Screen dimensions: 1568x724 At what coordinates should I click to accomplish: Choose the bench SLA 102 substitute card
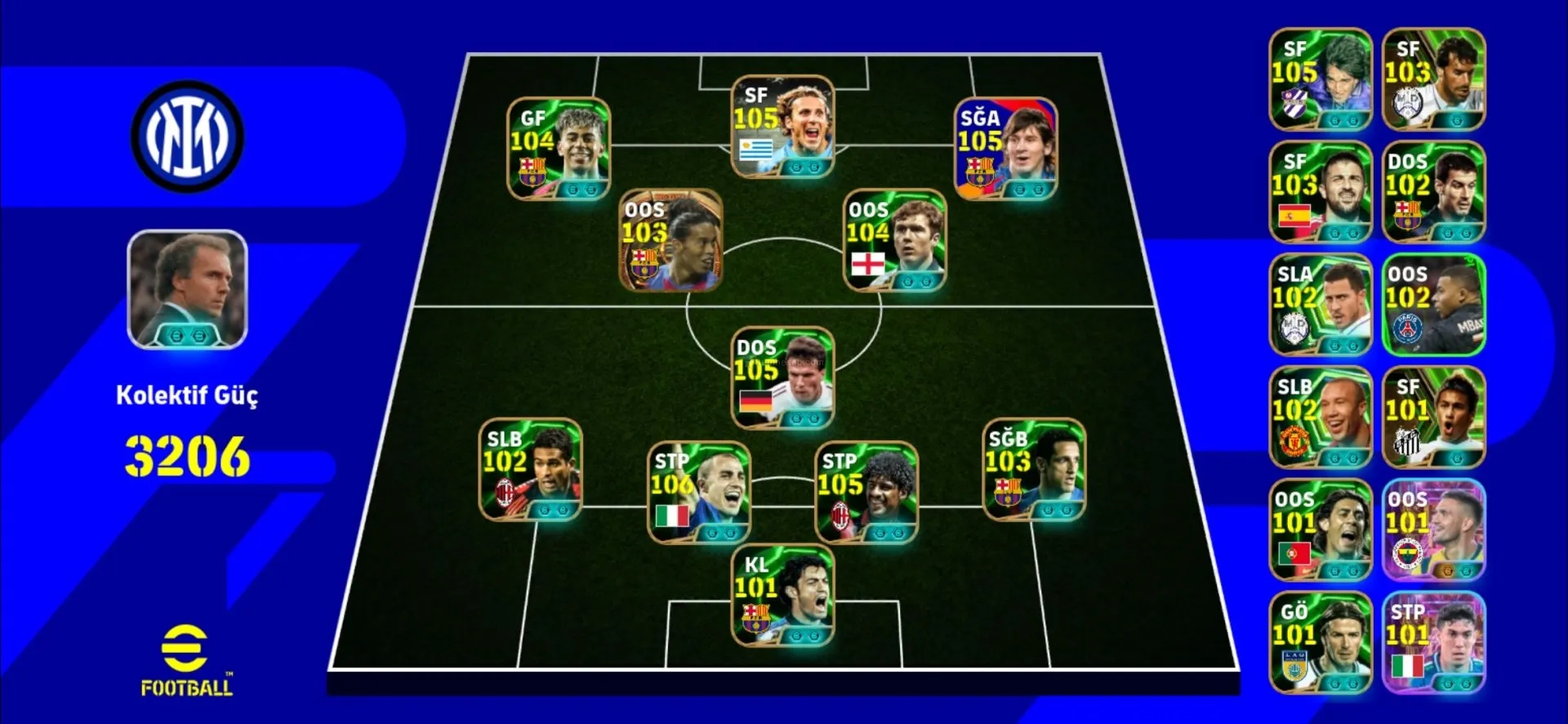point(1321,305)
